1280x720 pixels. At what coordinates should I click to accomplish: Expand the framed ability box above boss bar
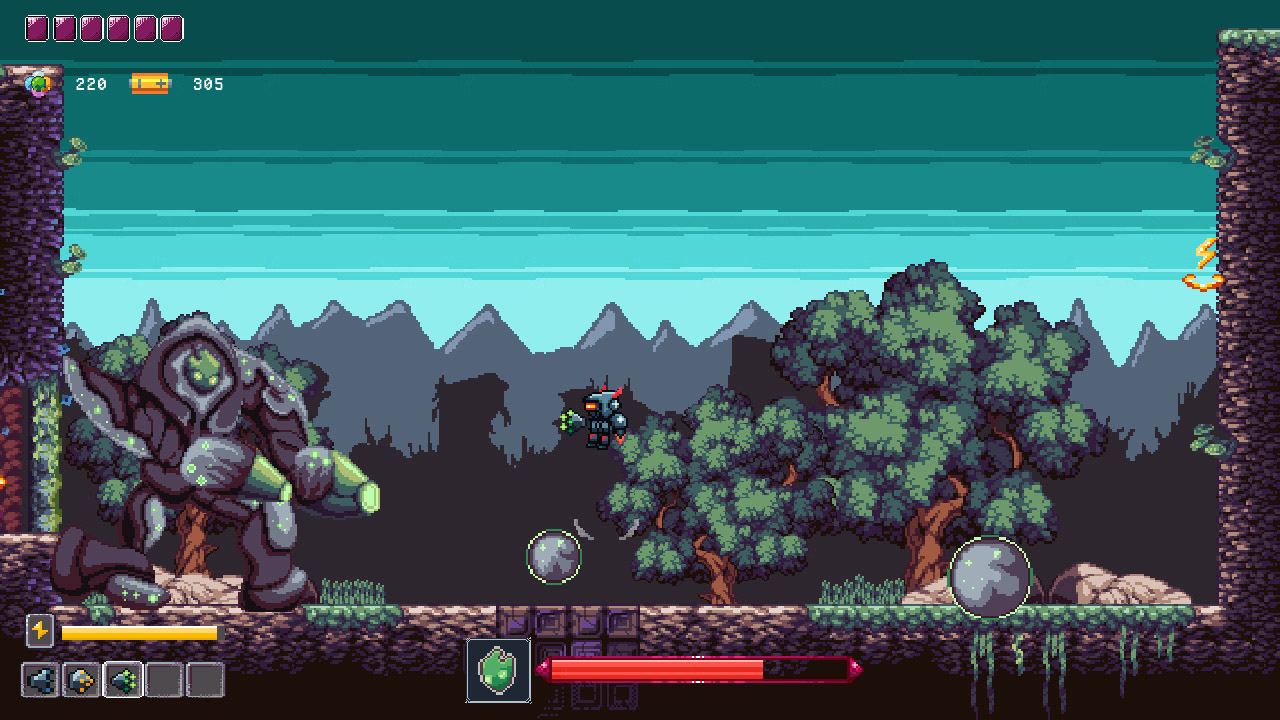pyautogui.click(x=498, y=670)
